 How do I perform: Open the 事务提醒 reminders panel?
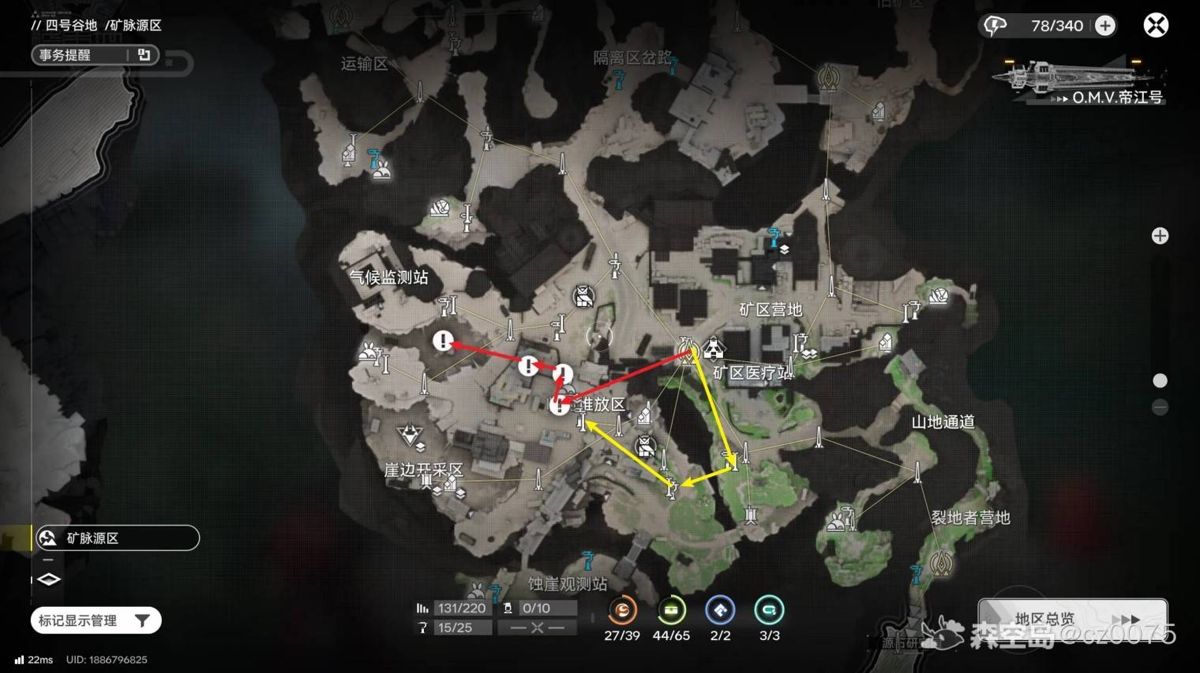[x=96, y=55]
